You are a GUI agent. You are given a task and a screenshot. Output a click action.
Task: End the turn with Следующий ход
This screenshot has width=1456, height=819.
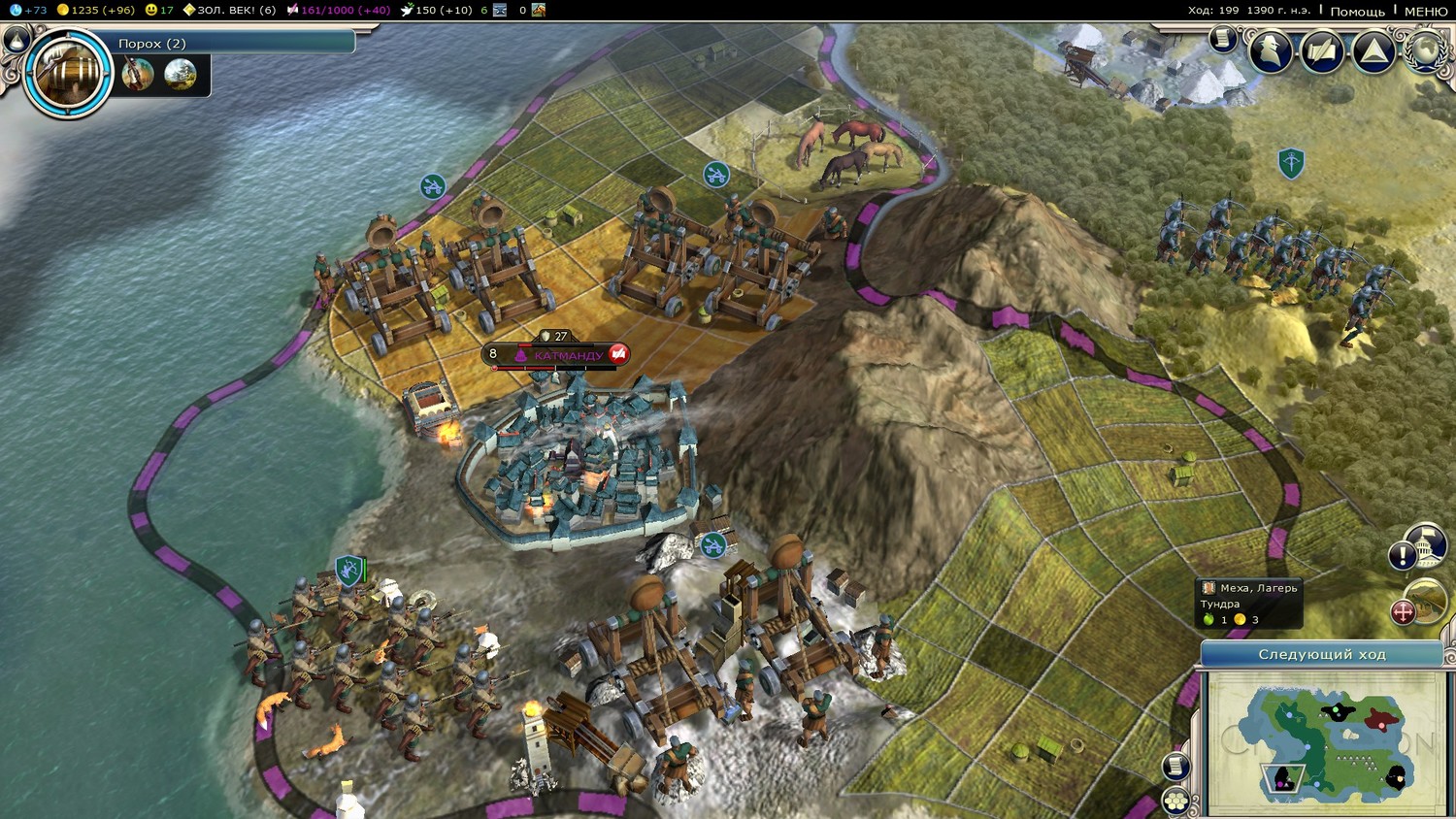(1321, 654)
